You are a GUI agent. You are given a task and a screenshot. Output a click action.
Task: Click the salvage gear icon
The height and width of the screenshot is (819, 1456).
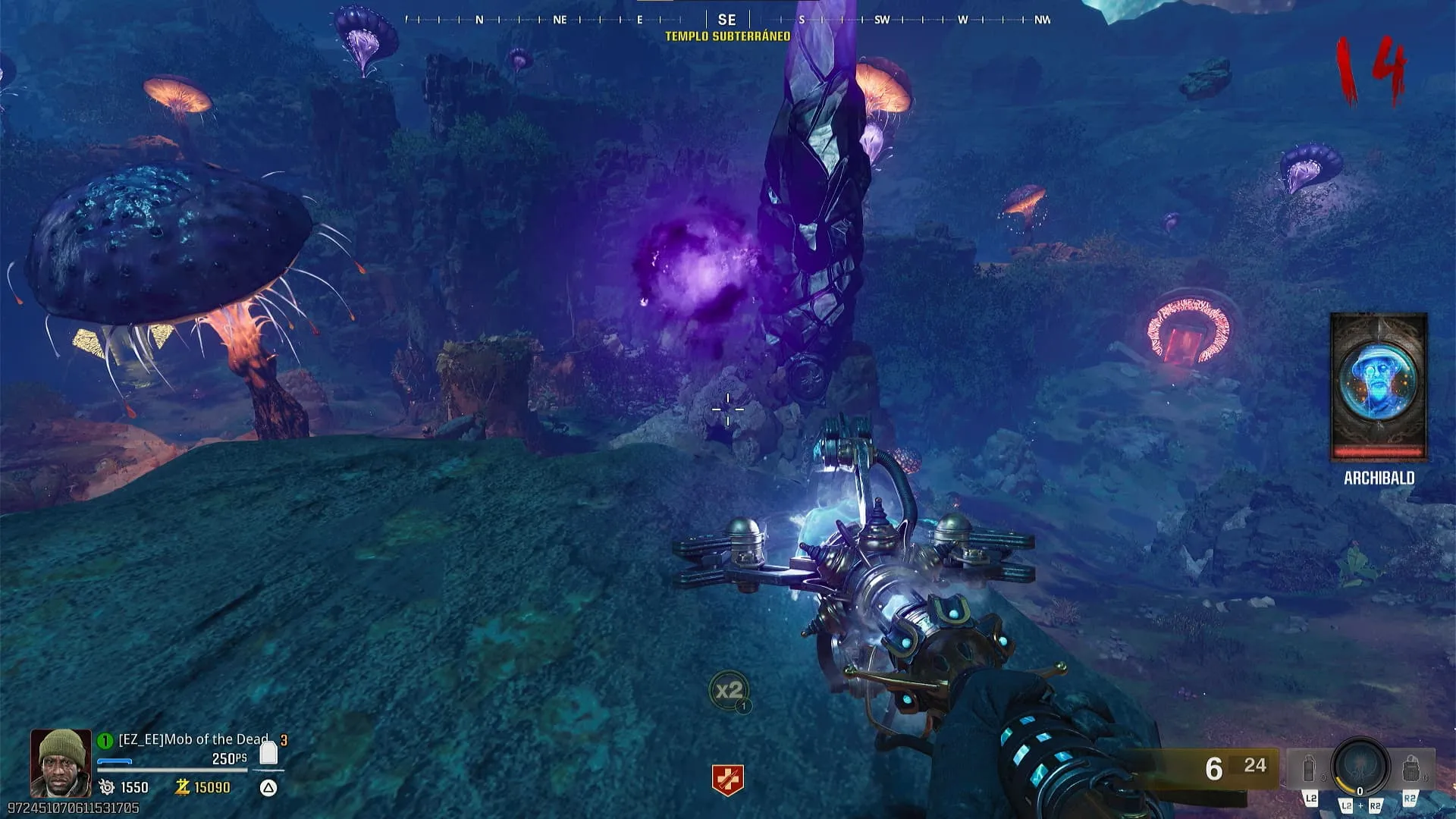(107, 788)
